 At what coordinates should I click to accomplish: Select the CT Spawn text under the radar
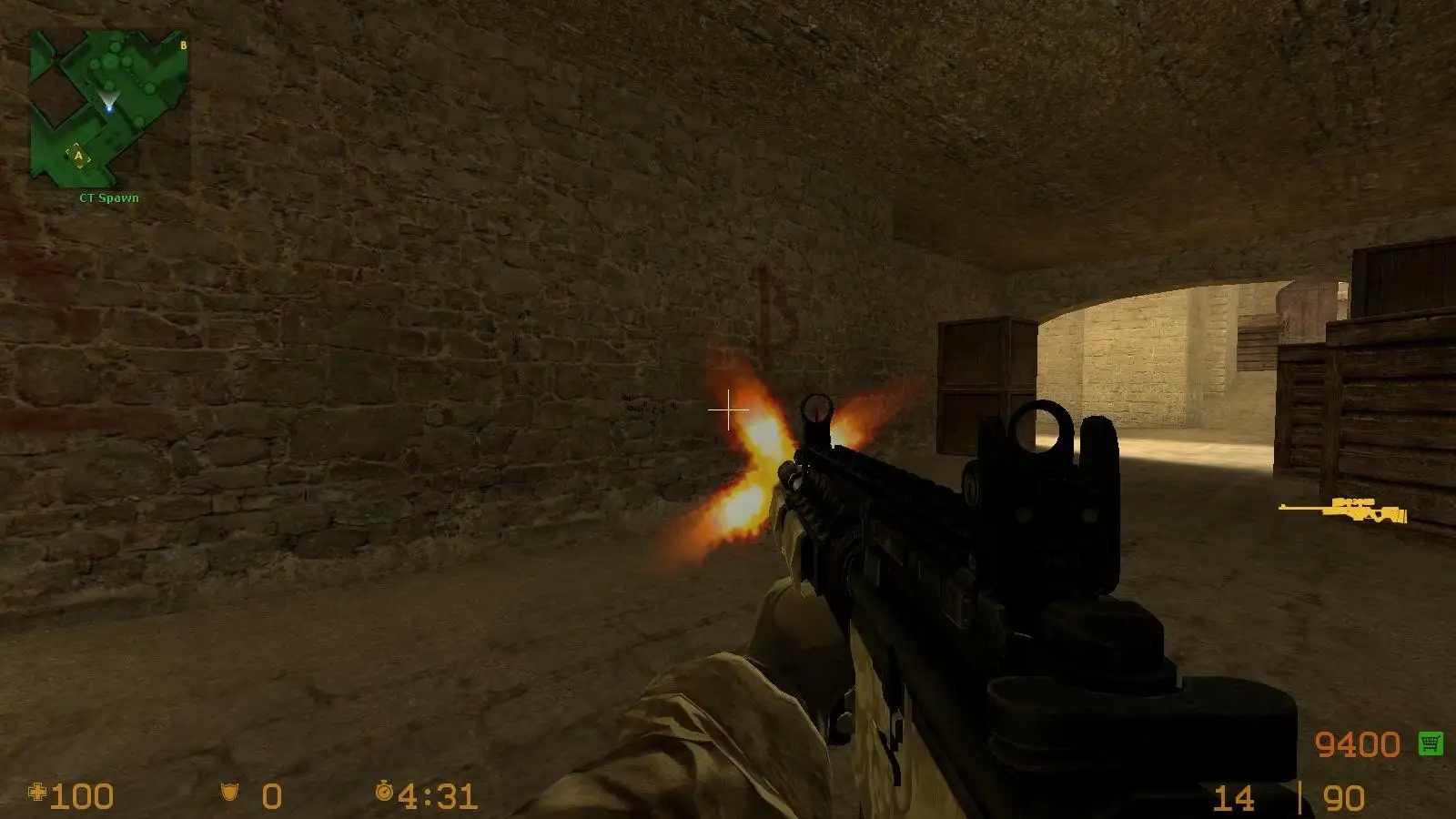107,196
